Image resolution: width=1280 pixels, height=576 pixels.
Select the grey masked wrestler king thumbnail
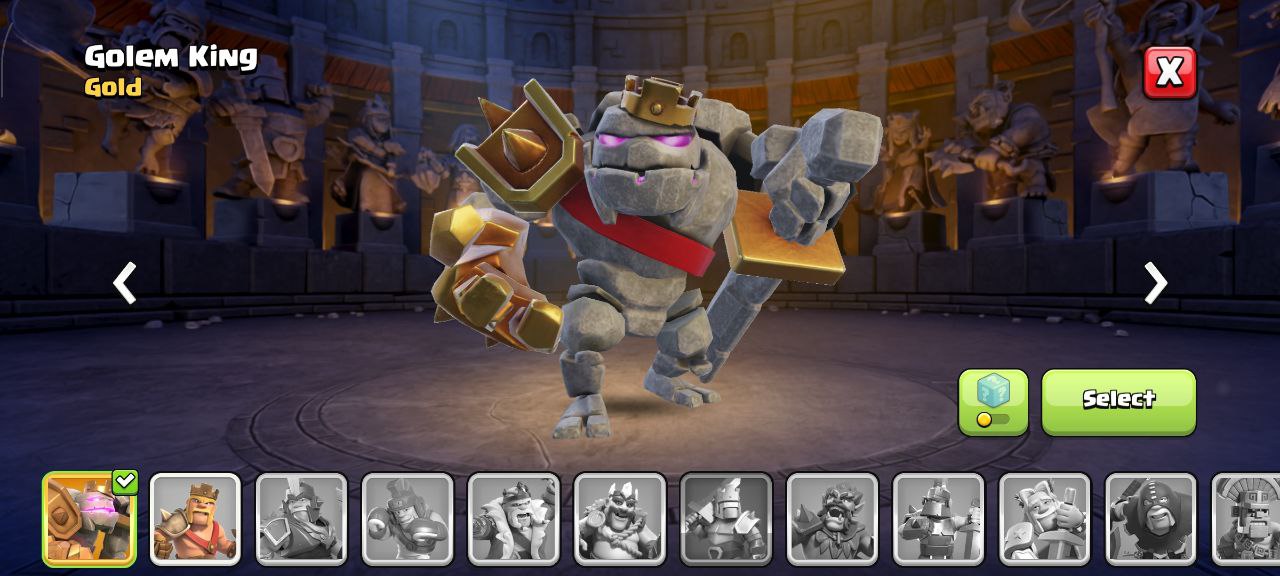[1151, 519]
